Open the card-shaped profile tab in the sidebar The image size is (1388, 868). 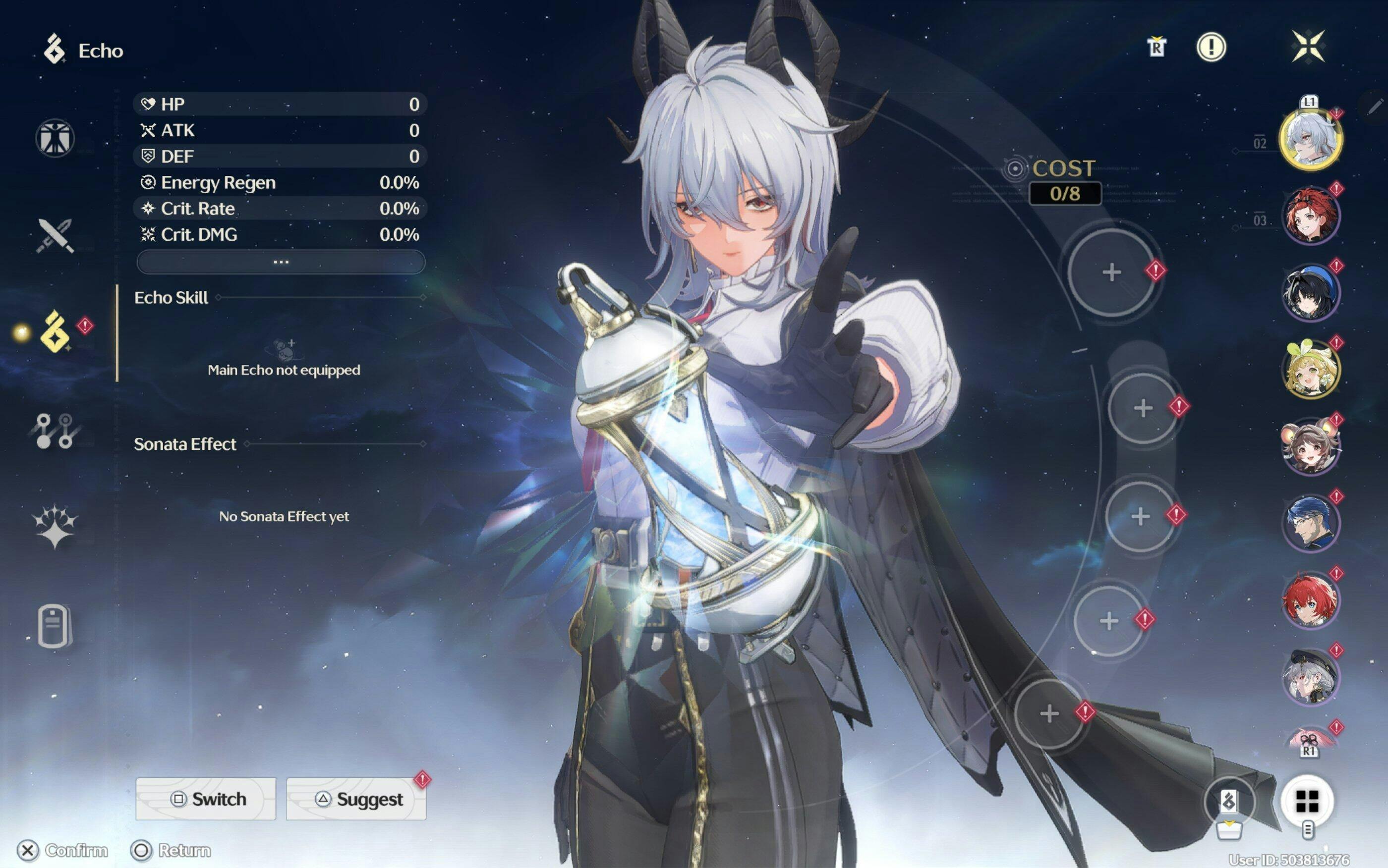[x=54, y=626]
